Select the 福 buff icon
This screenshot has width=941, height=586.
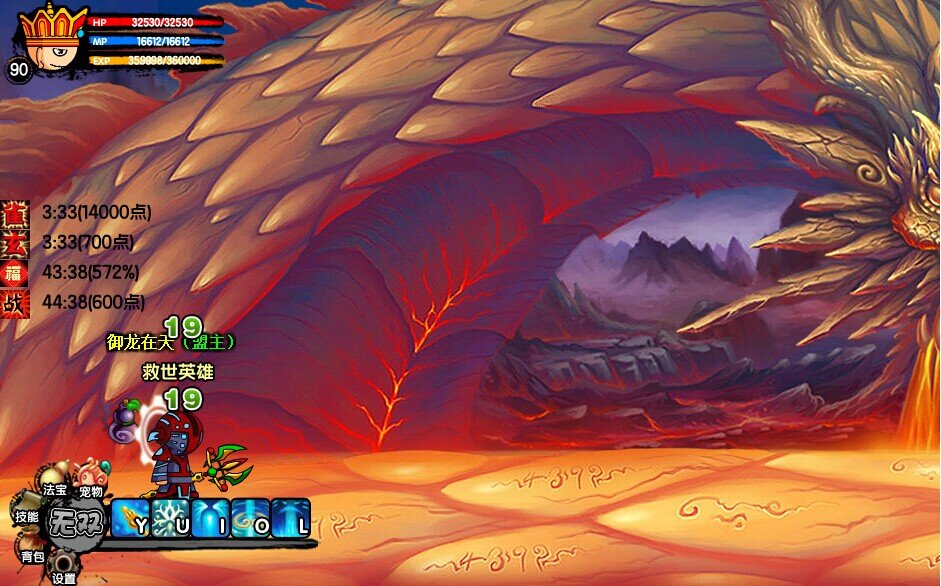15,272
